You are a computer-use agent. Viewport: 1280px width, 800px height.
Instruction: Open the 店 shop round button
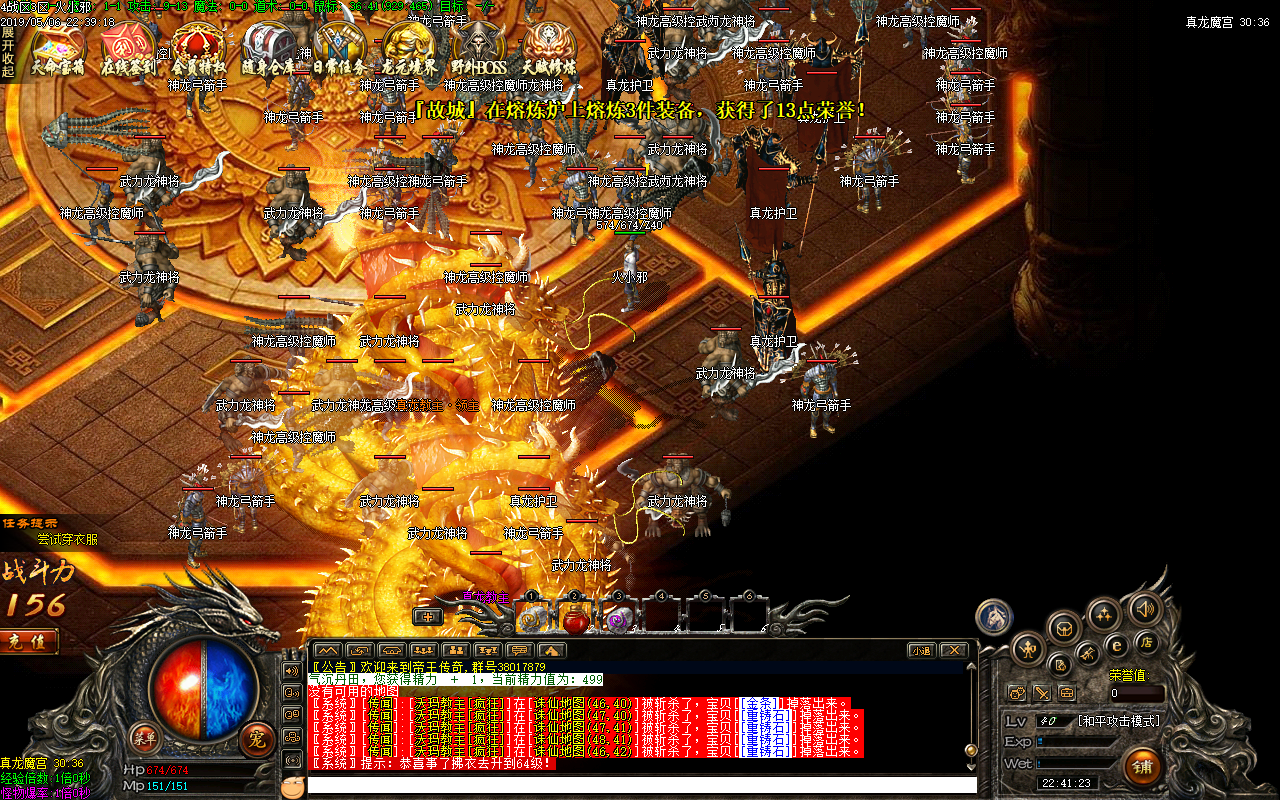point(1145,641)
